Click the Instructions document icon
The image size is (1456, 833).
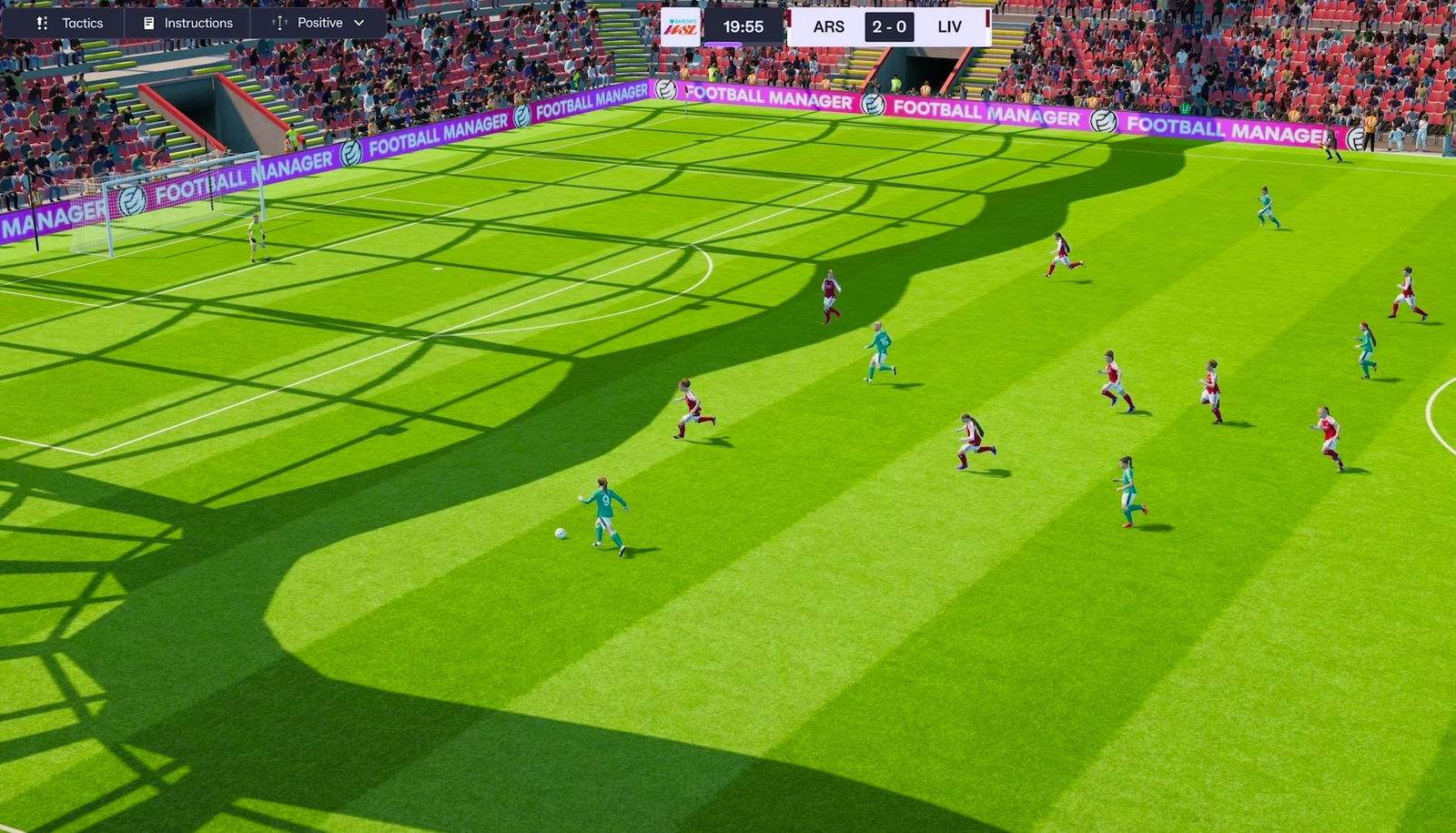147,23
